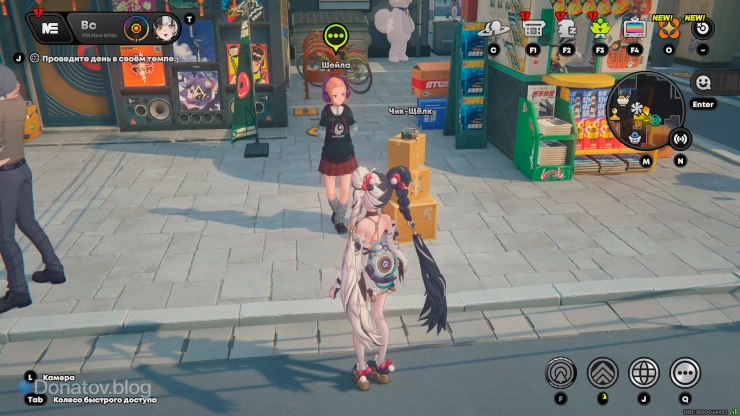Open the circular minimap

coord(645,109)
